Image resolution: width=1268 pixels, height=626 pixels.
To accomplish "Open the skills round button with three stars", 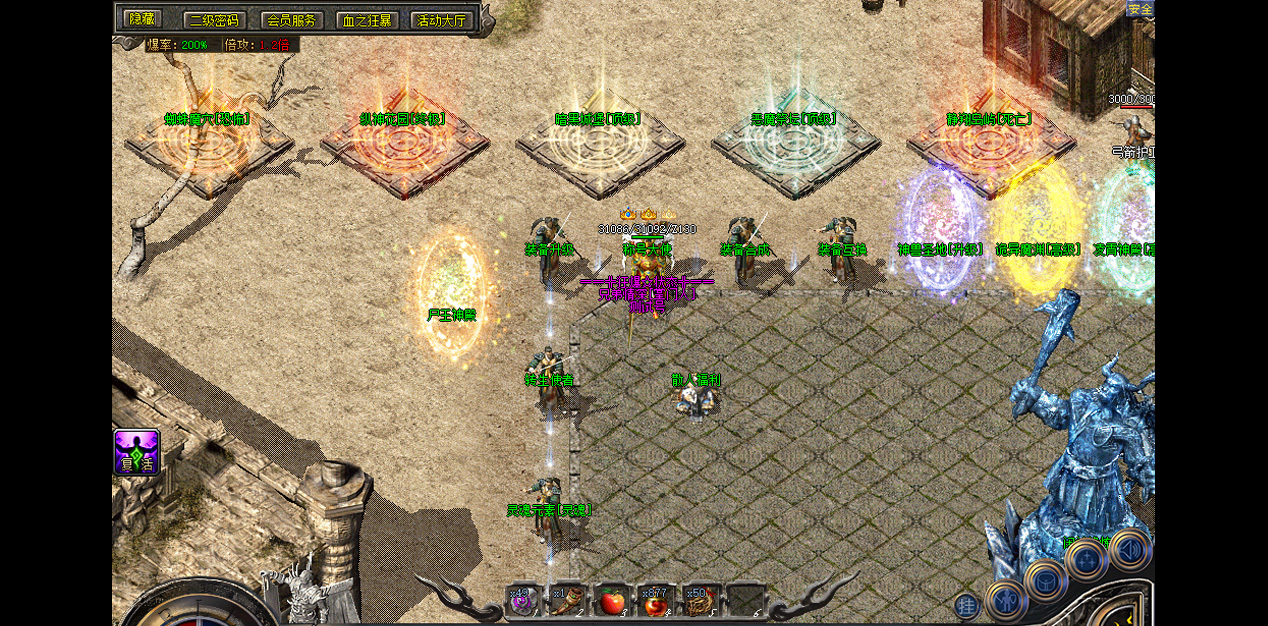I will [x=1087, y=560].
